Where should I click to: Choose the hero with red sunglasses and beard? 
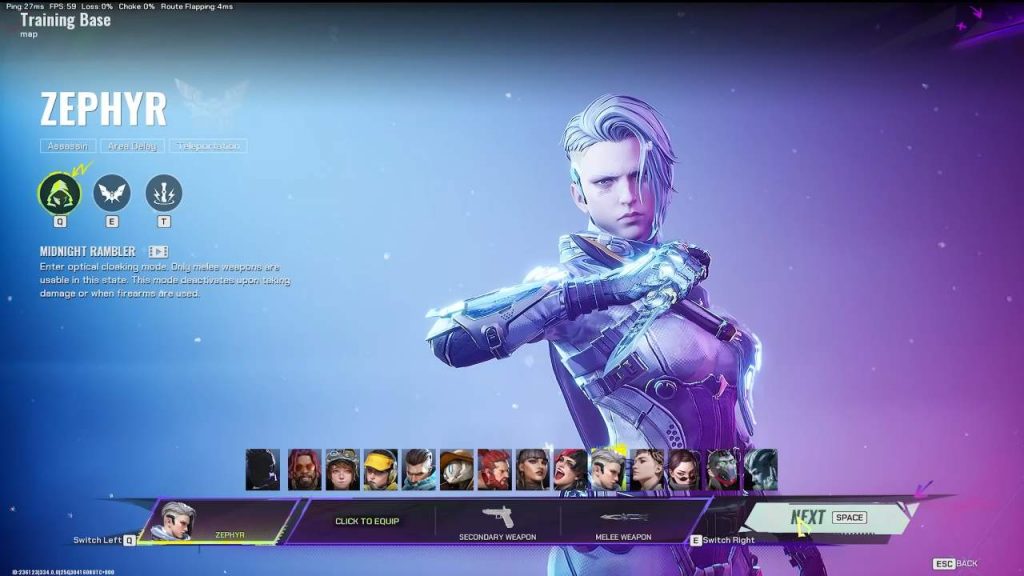point(304,469)
